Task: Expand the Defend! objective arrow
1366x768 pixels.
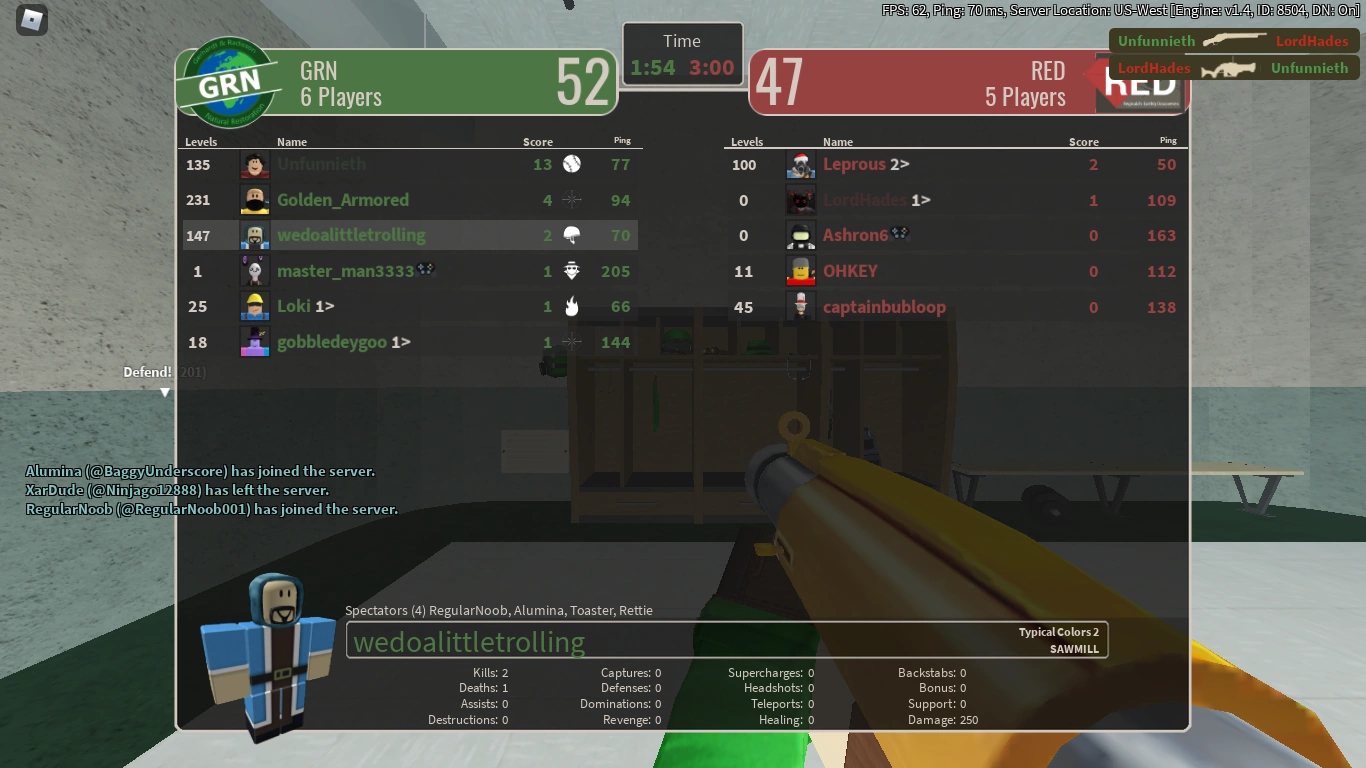Action: click(x=165, y=393)
